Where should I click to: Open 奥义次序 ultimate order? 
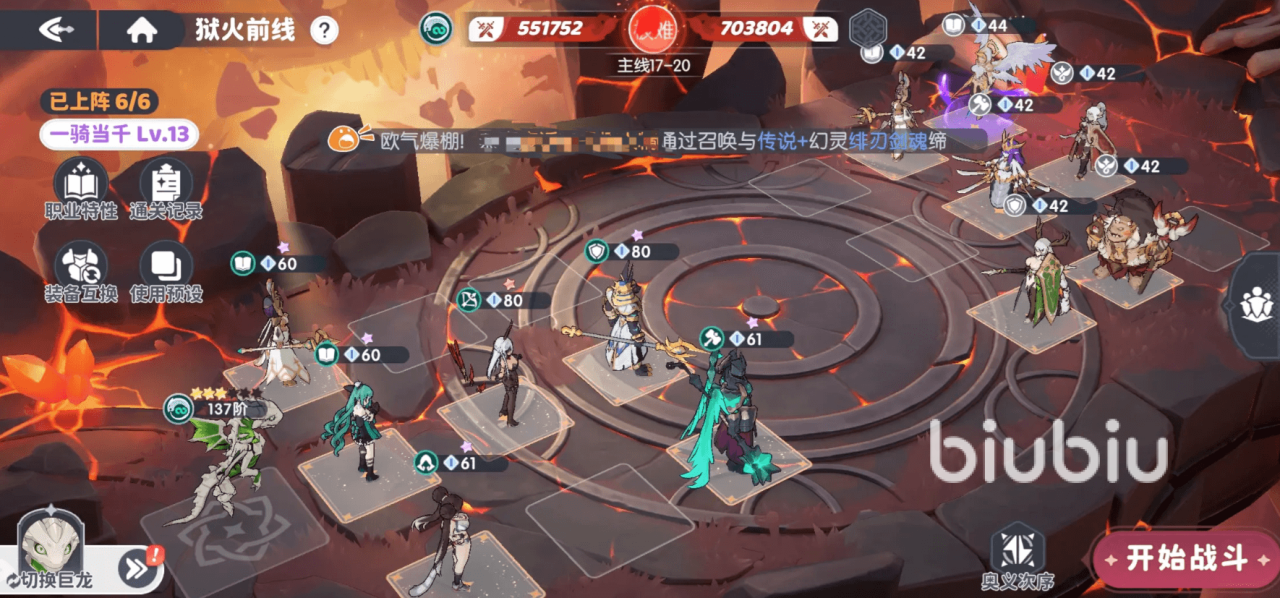1017,556
